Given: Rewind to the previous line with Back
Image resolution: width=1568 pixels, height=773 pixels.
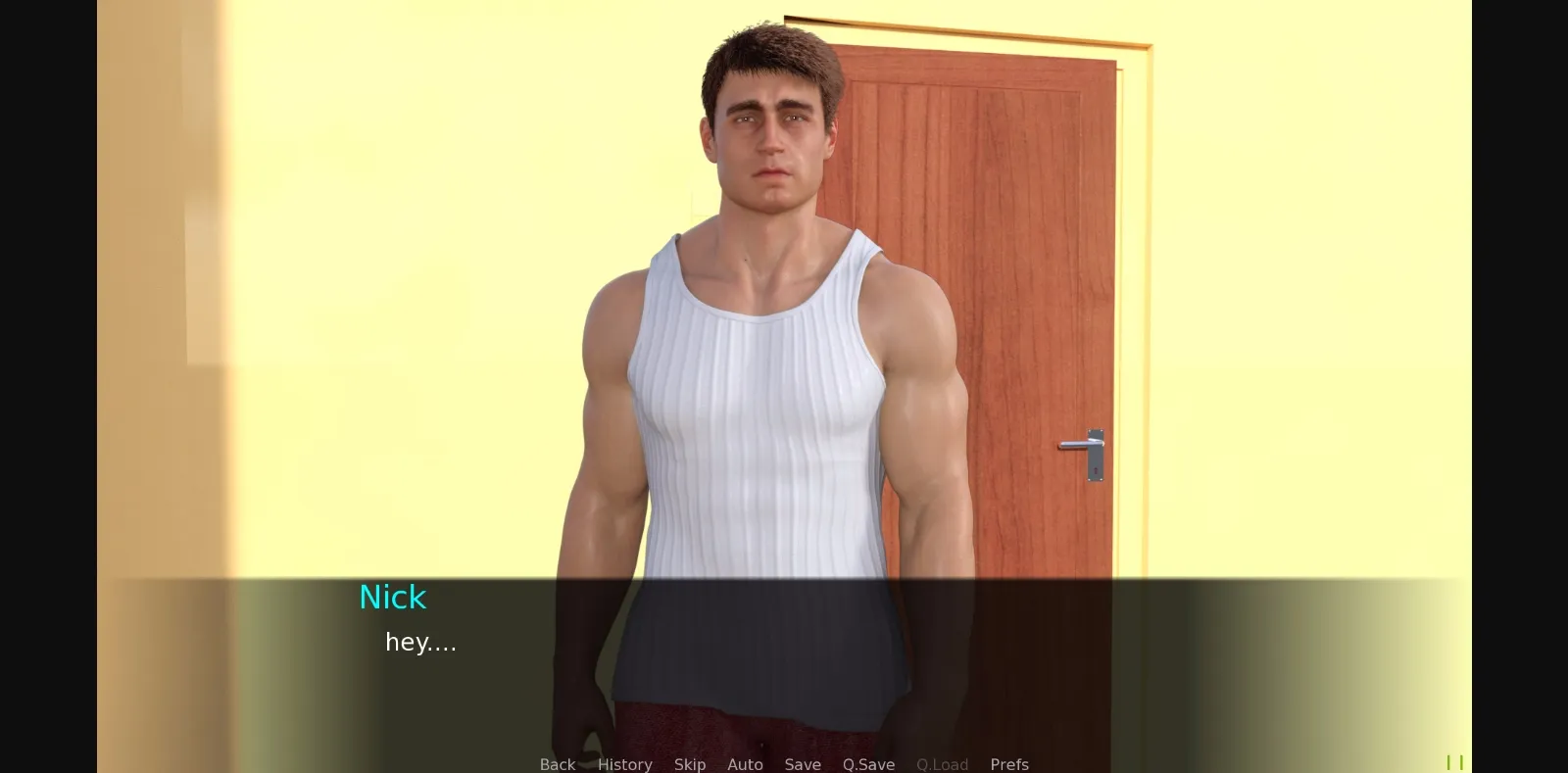Looking at the screenshot, I should click(x=557, y=764).
